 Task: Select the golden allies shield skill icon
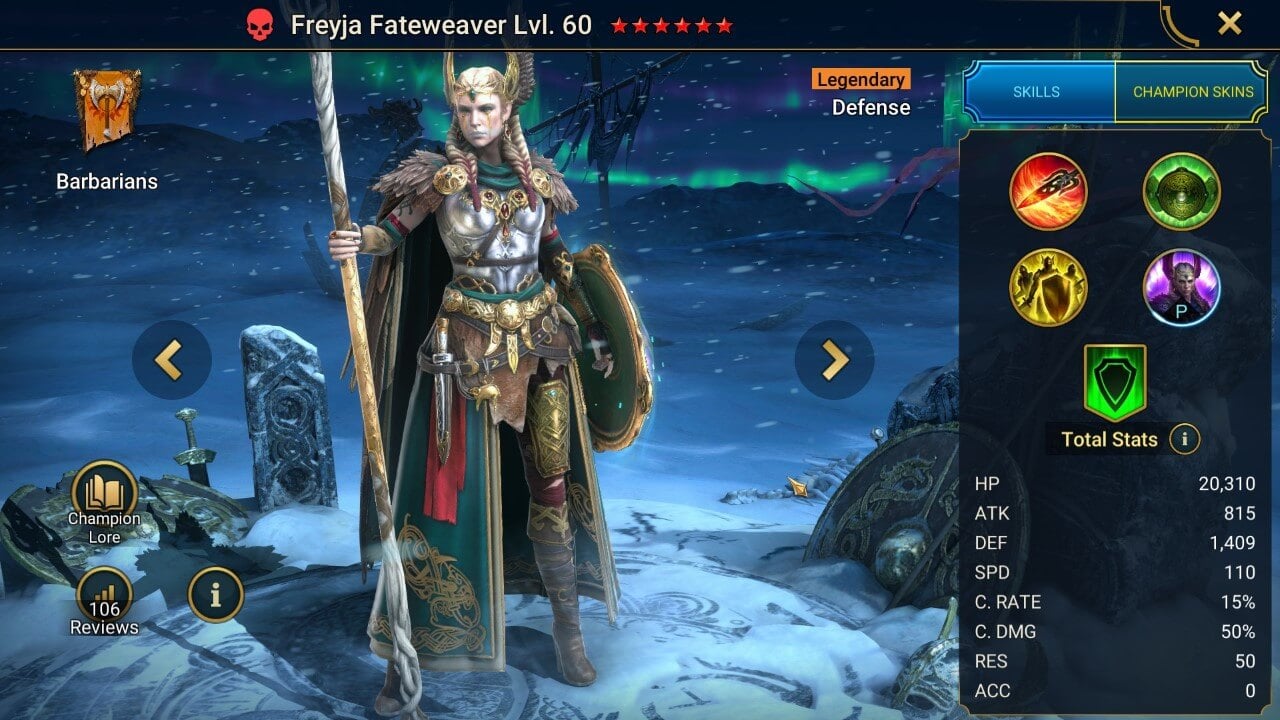(x=1048, y=287)
